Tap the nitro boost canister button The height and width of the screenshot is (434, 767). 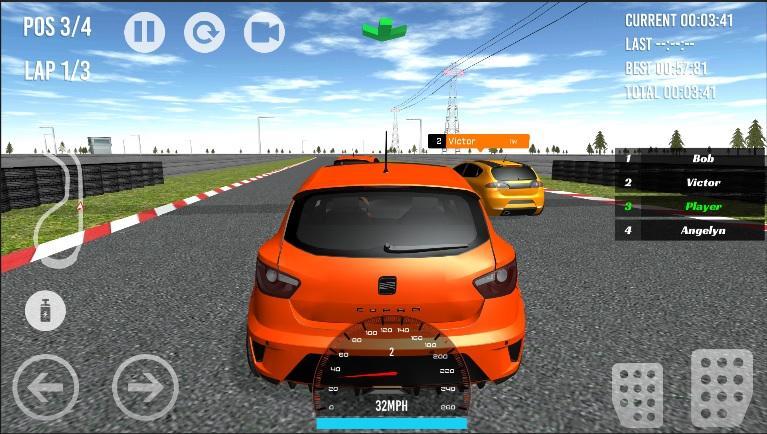coord(45,311)
